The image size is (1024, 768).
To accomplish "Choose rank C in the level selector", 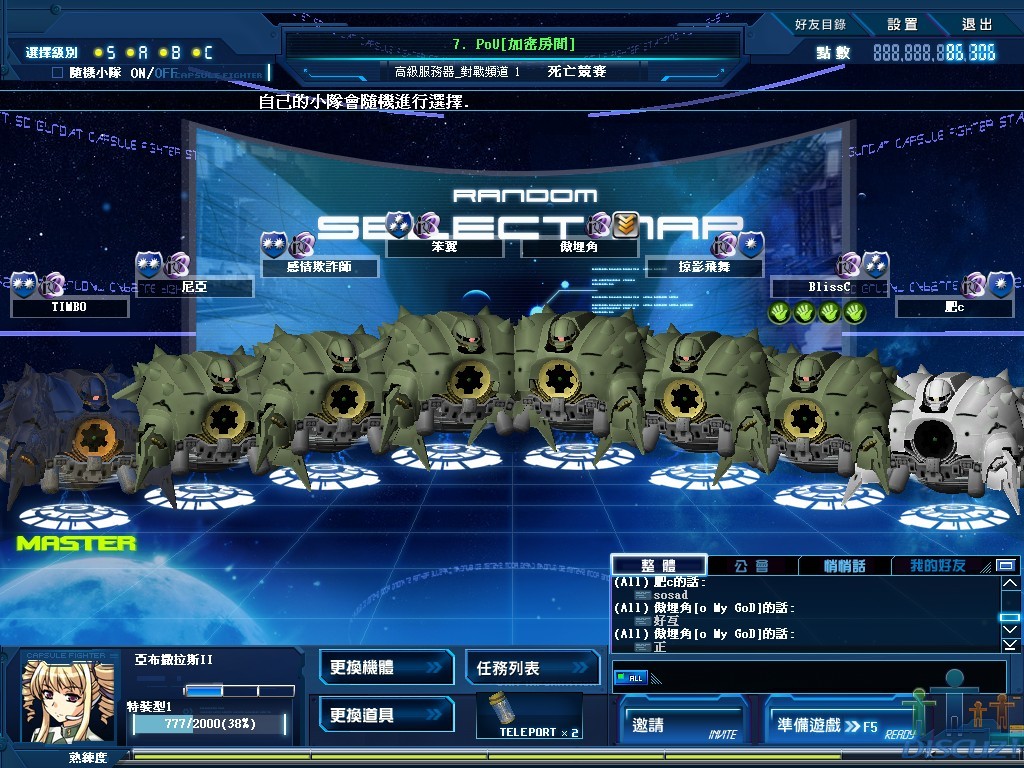I will pos(202,52).
